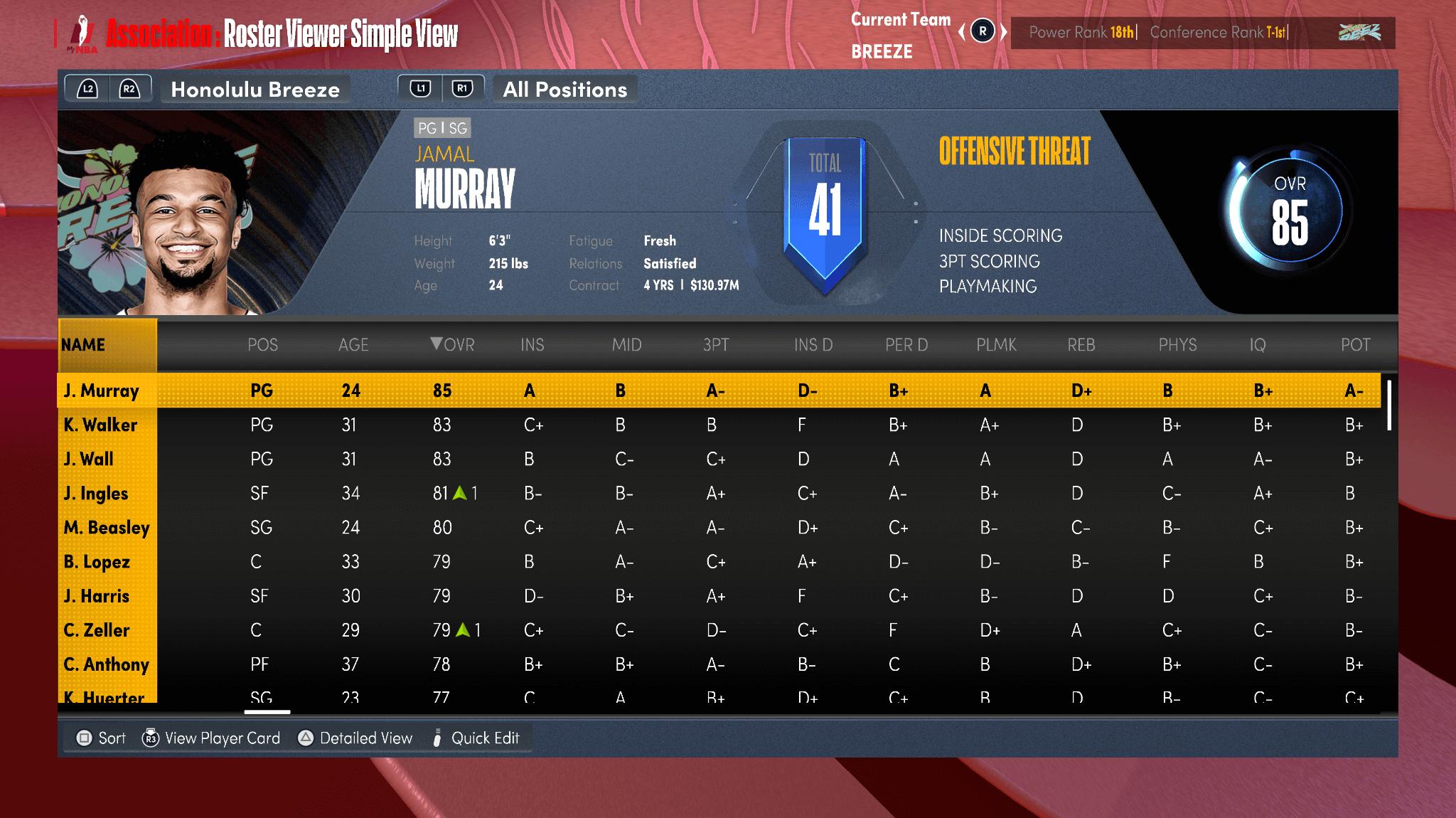This screenshot has height=818, width=1456.
Task: Expand the POS column header
Action: pos(262,345)
